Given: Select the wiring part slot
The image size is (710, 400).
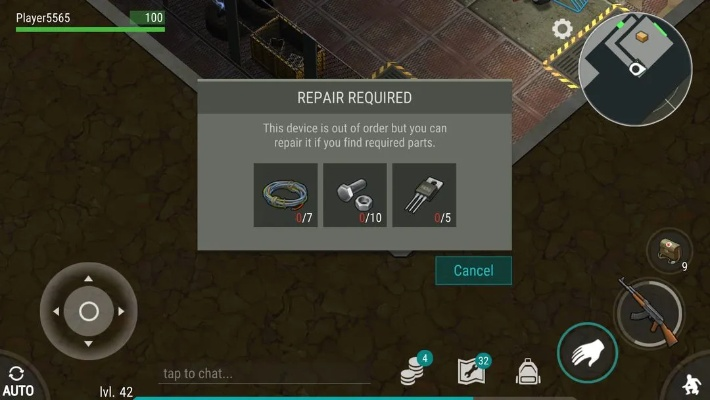Looking at the screenshot, I should pyautogui.click(x=285, y=195).
